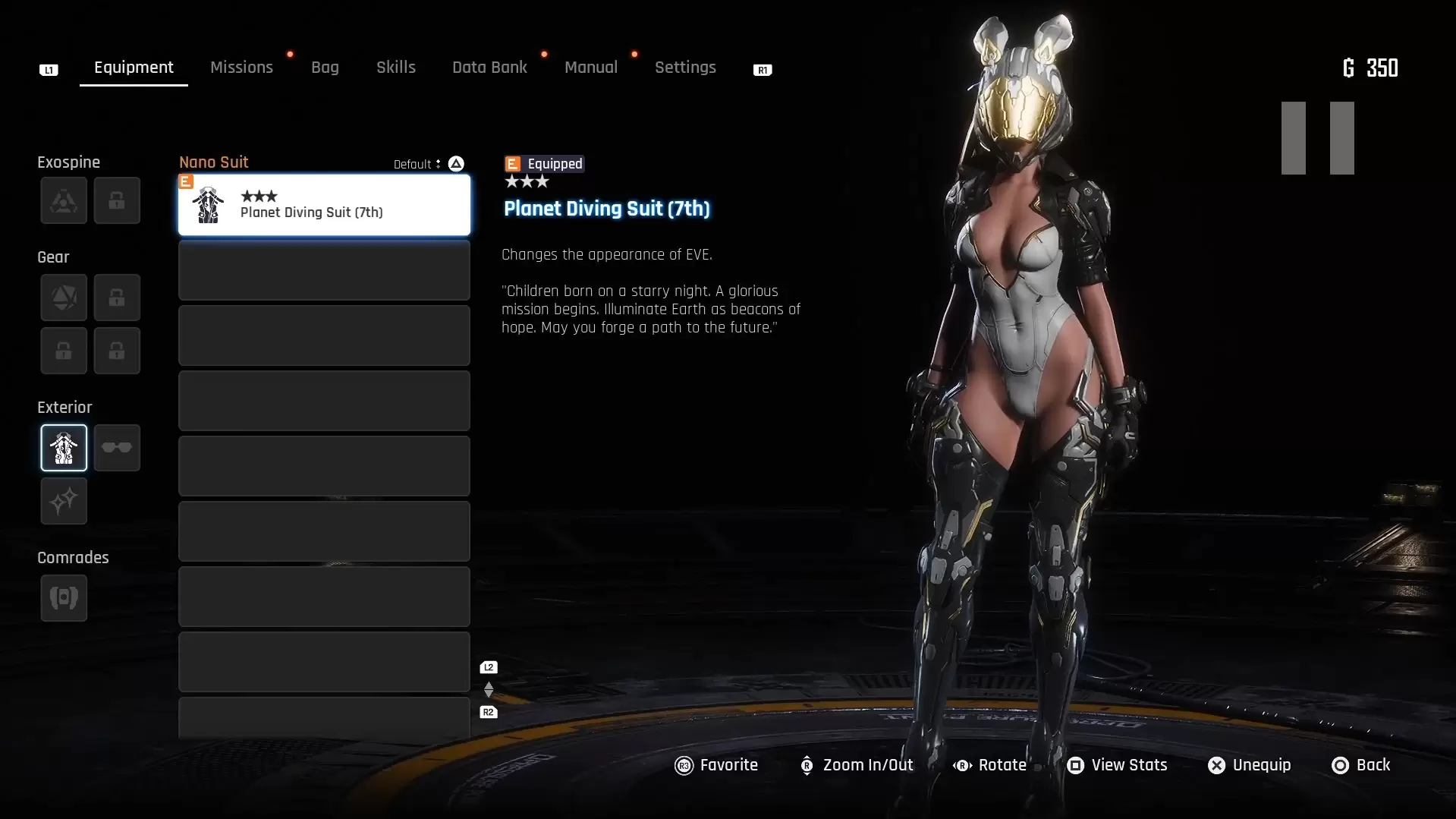Select the Exospine slot icon
This screenshot has width=1456, height=819.
64,200
